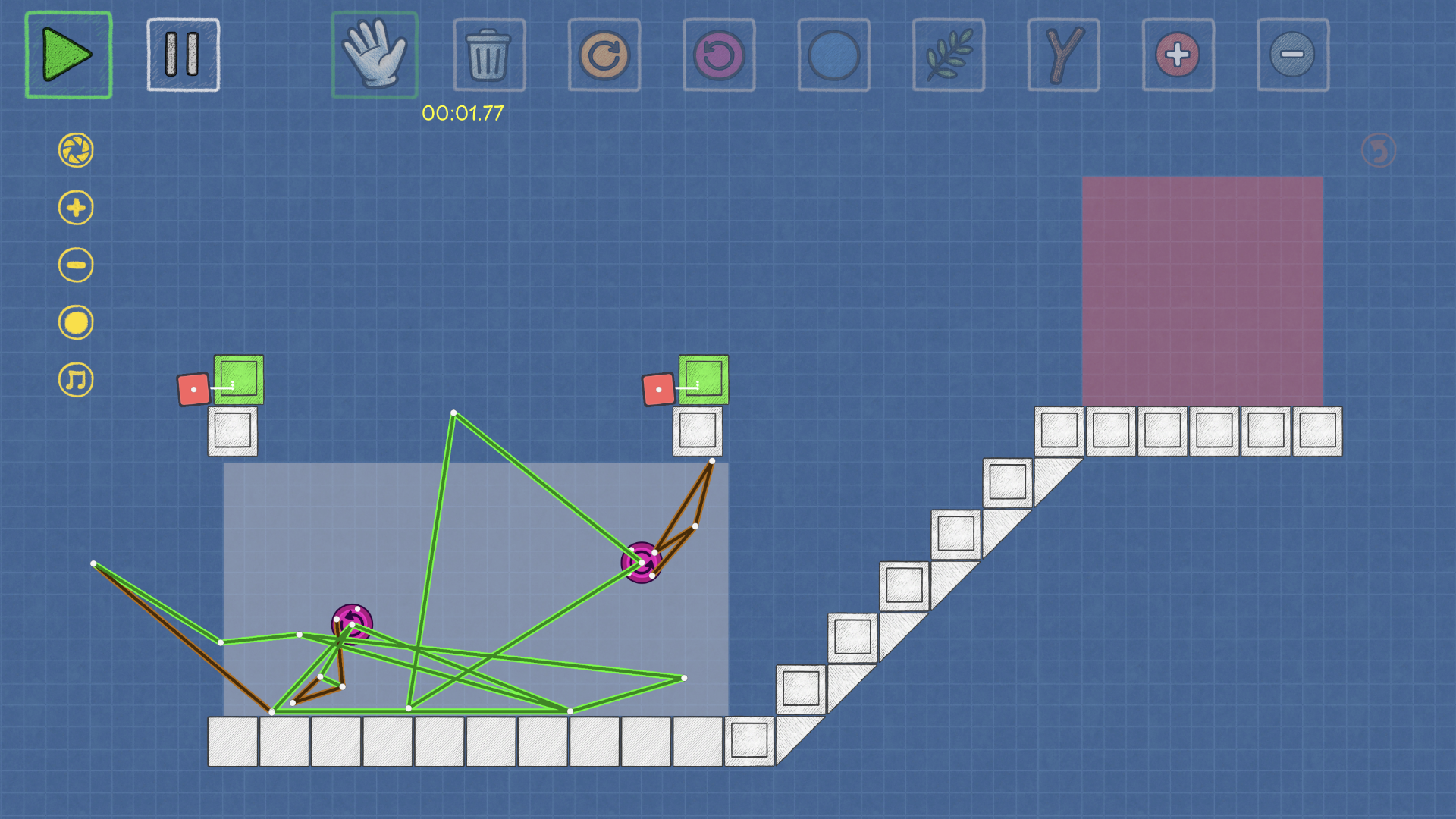1456x819 pixels.
Task: Click the faint reset icon at top right
Action: click(1379, 149)
